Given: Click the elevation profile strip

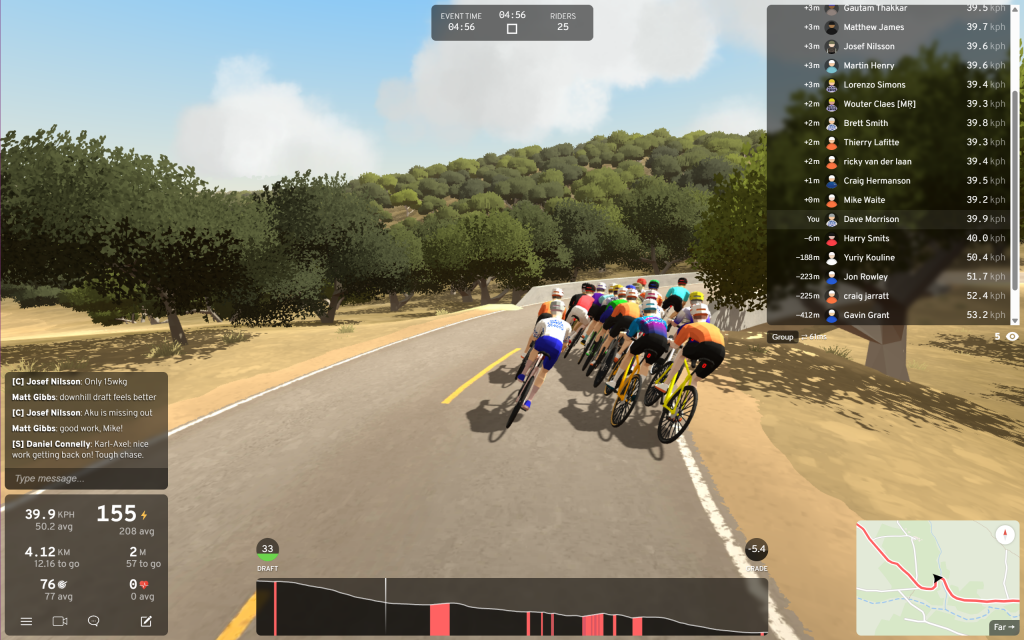Looking at the screenshot, I should click(511, 606).
